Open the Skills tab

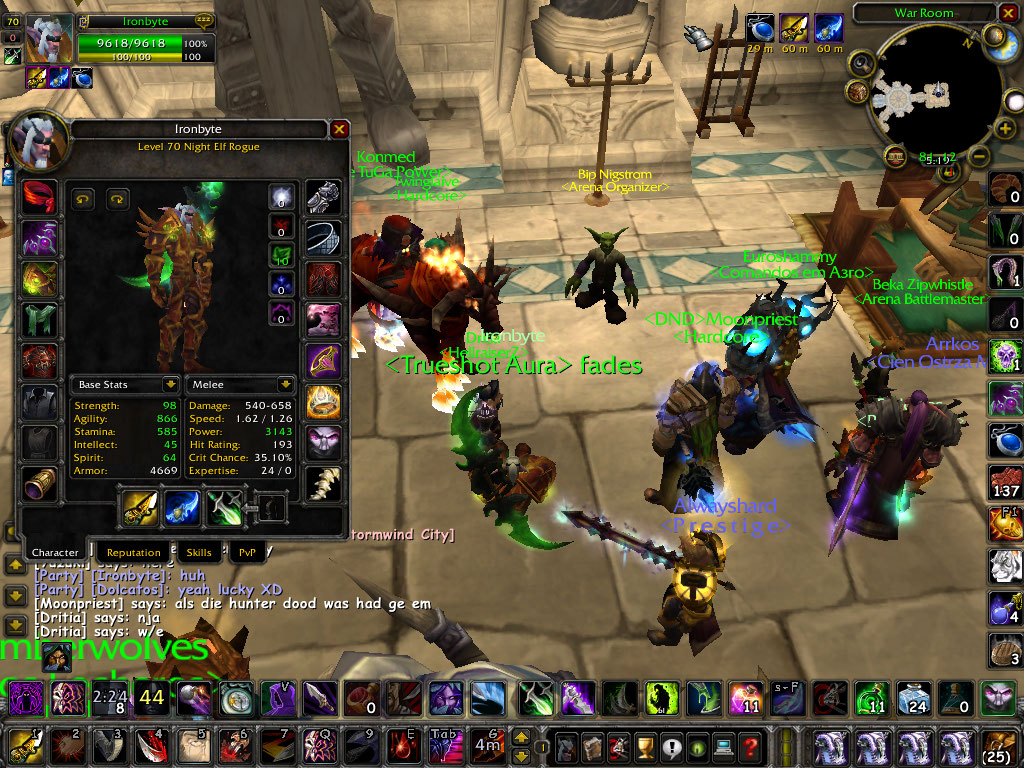point(199,552)
